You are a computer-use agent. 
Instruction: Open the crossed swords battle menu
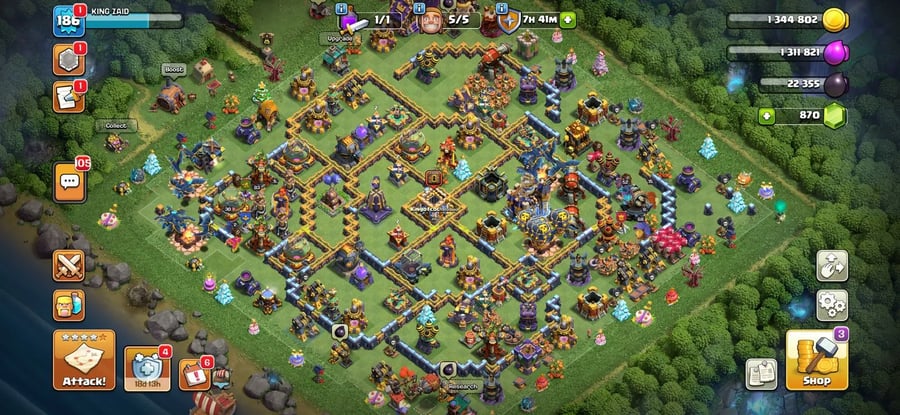pyautogui.click(x=70, y=266)
